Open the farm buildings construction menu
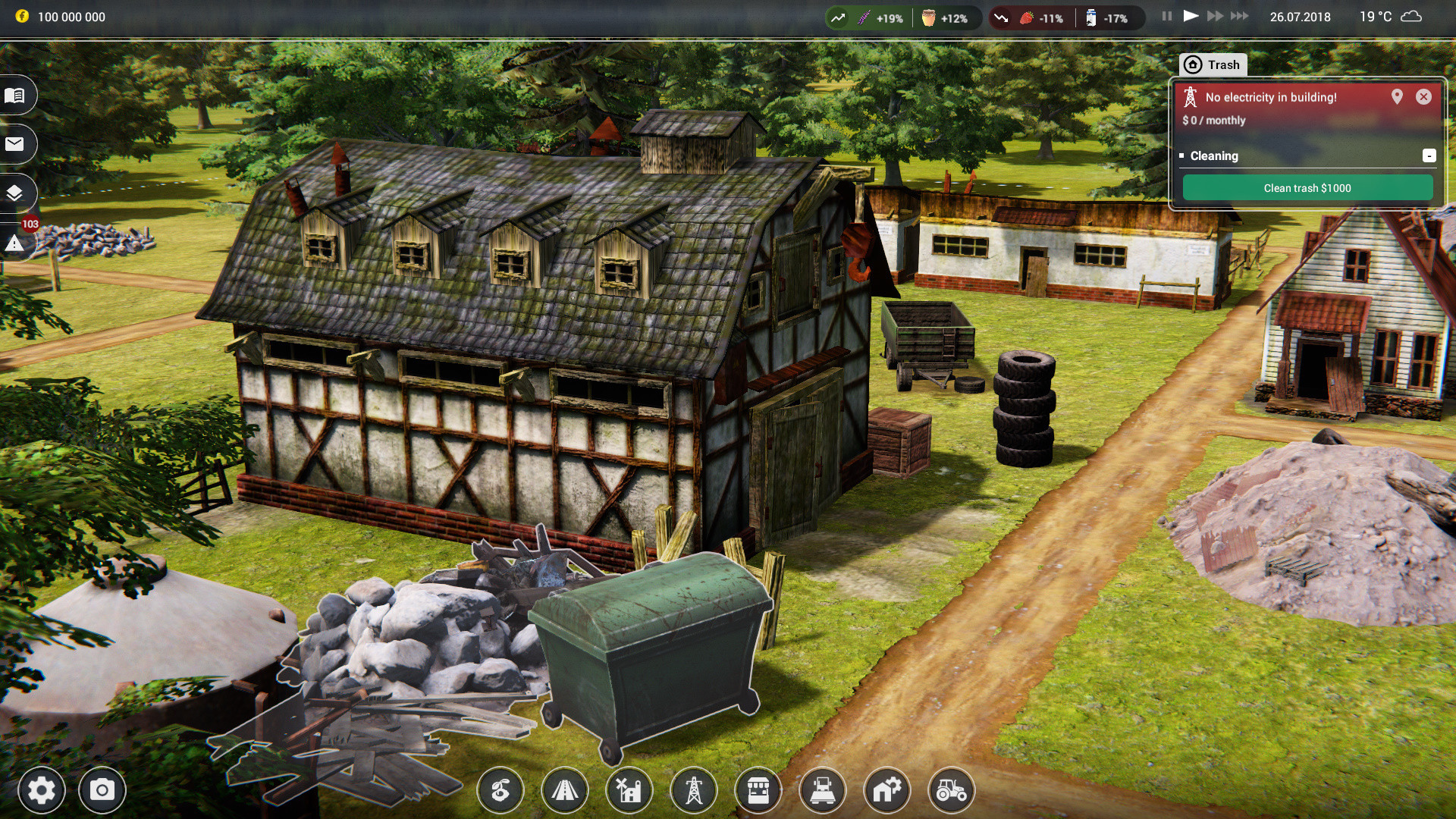1456x819 pixels. 629,790
